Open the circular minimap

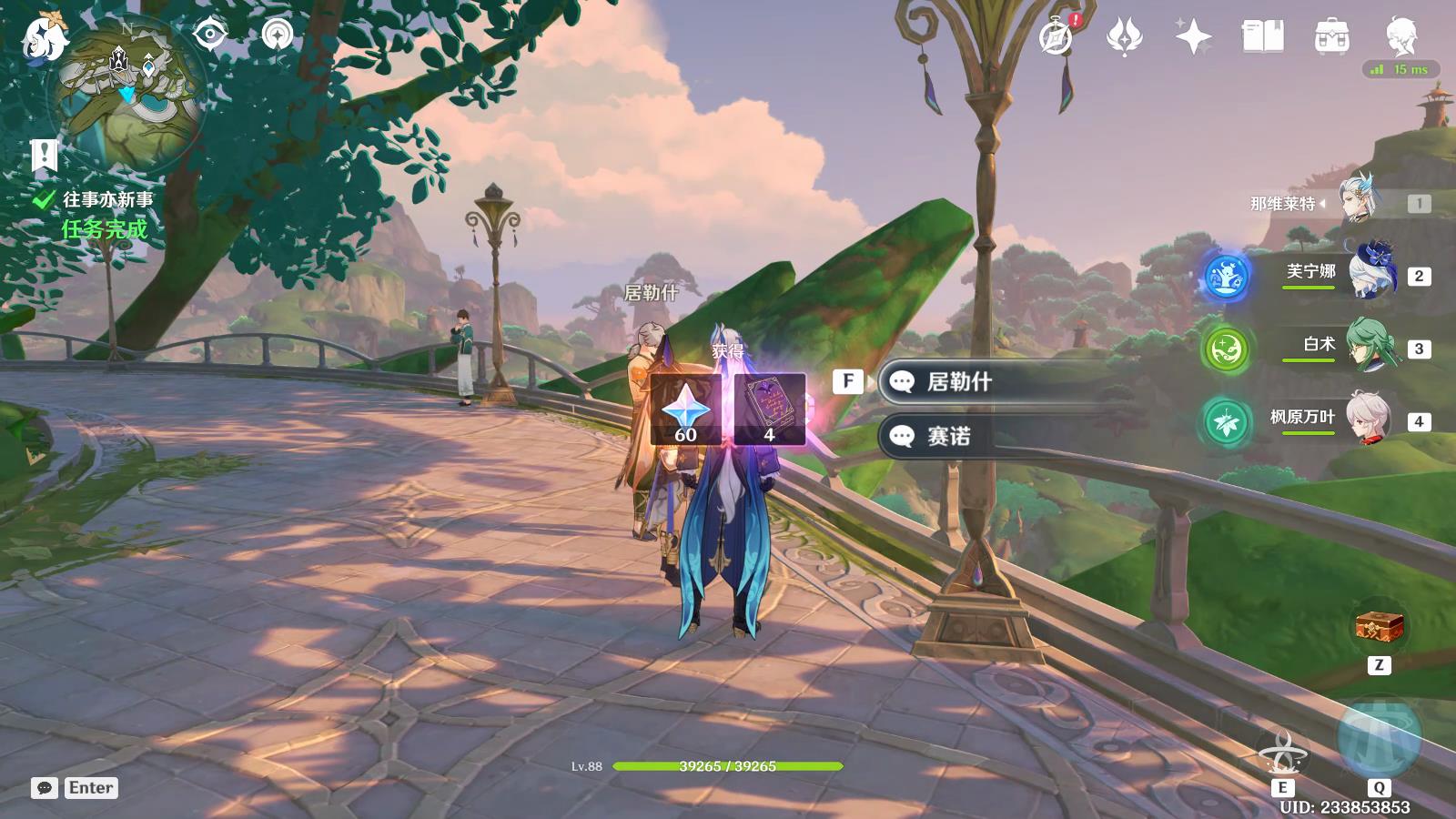130,91
